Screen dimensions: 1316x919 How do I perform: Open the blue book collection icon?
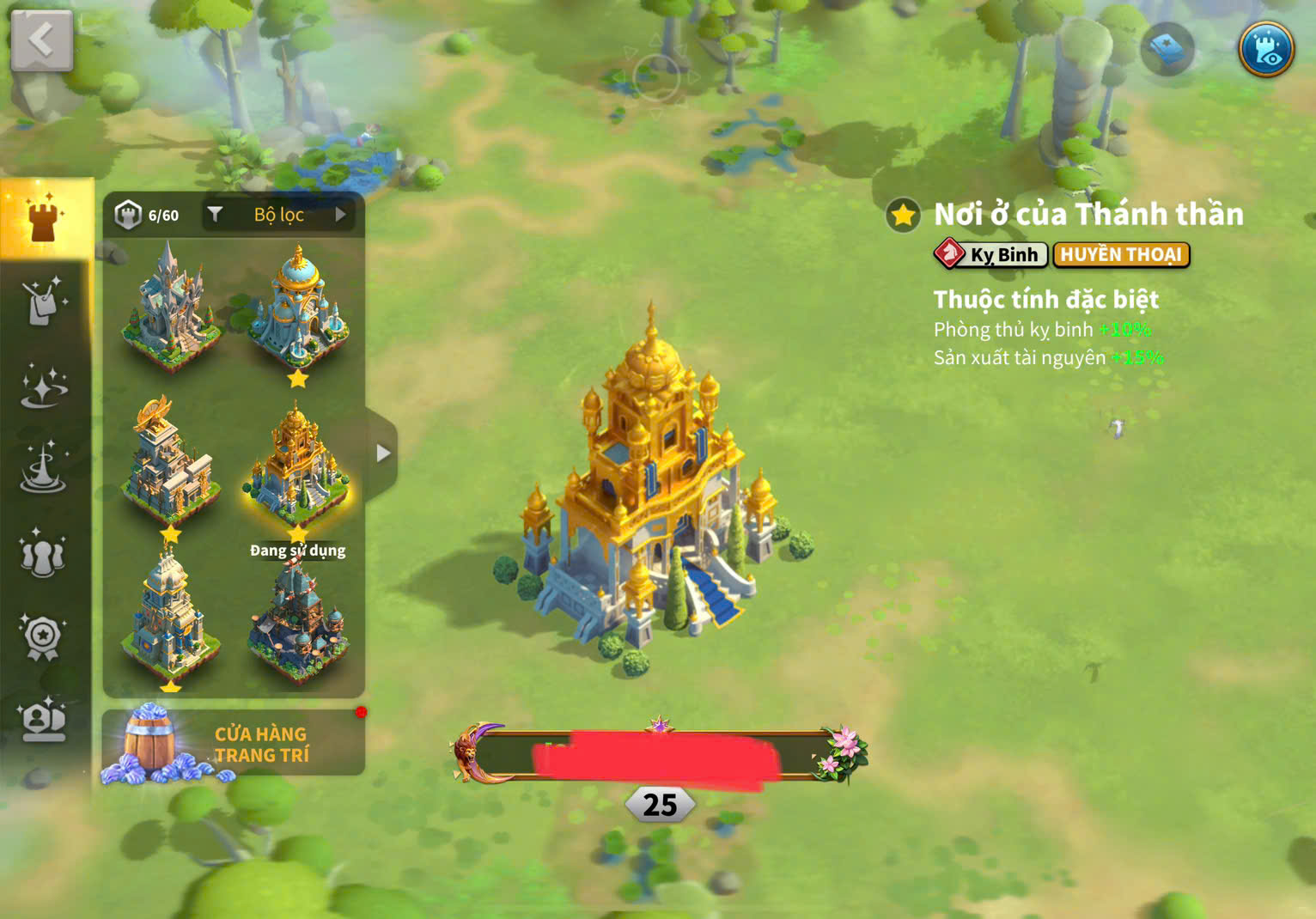point(1167,49)
